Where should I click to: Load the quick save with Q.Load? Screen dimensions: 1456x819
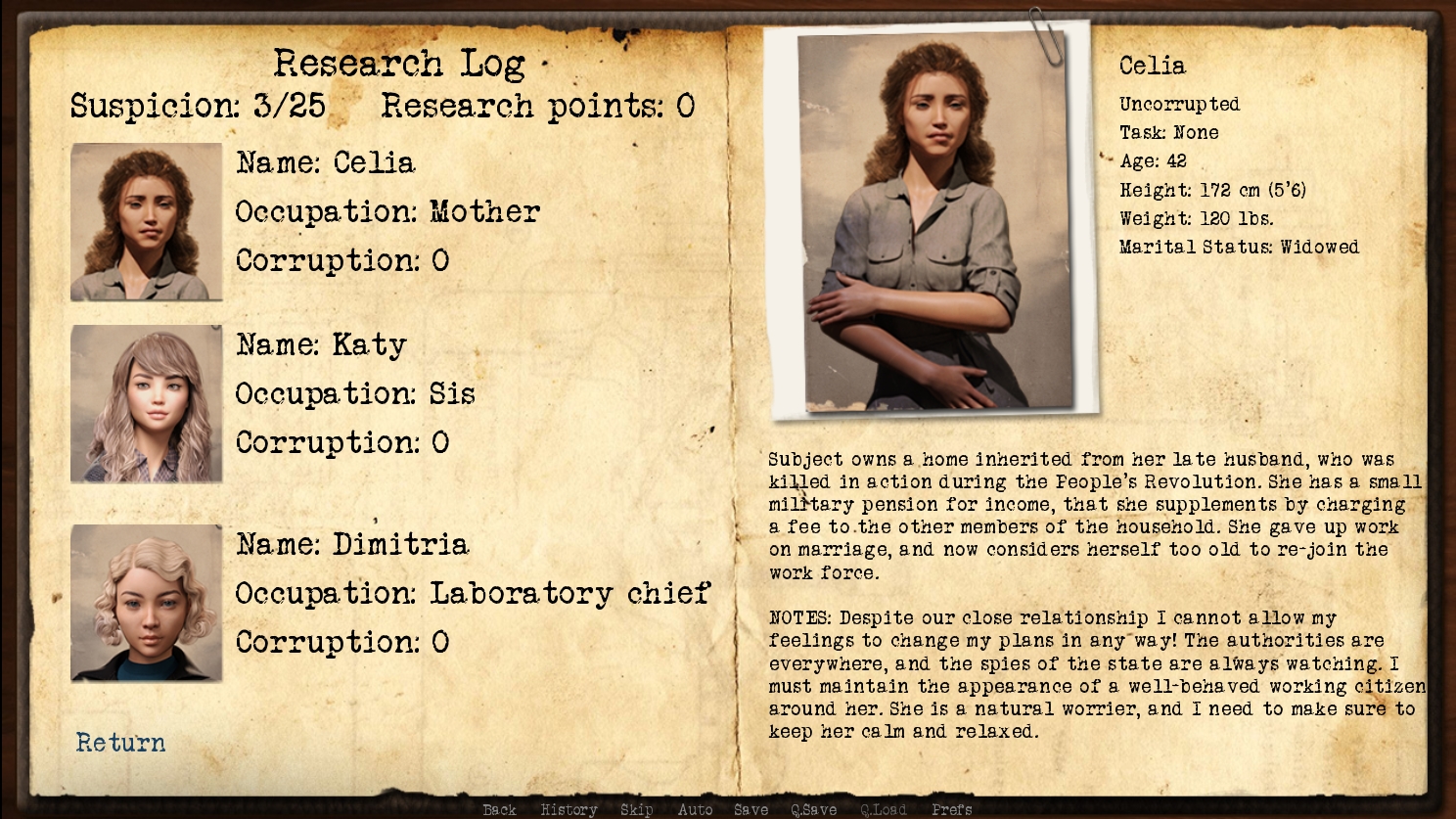882,809
